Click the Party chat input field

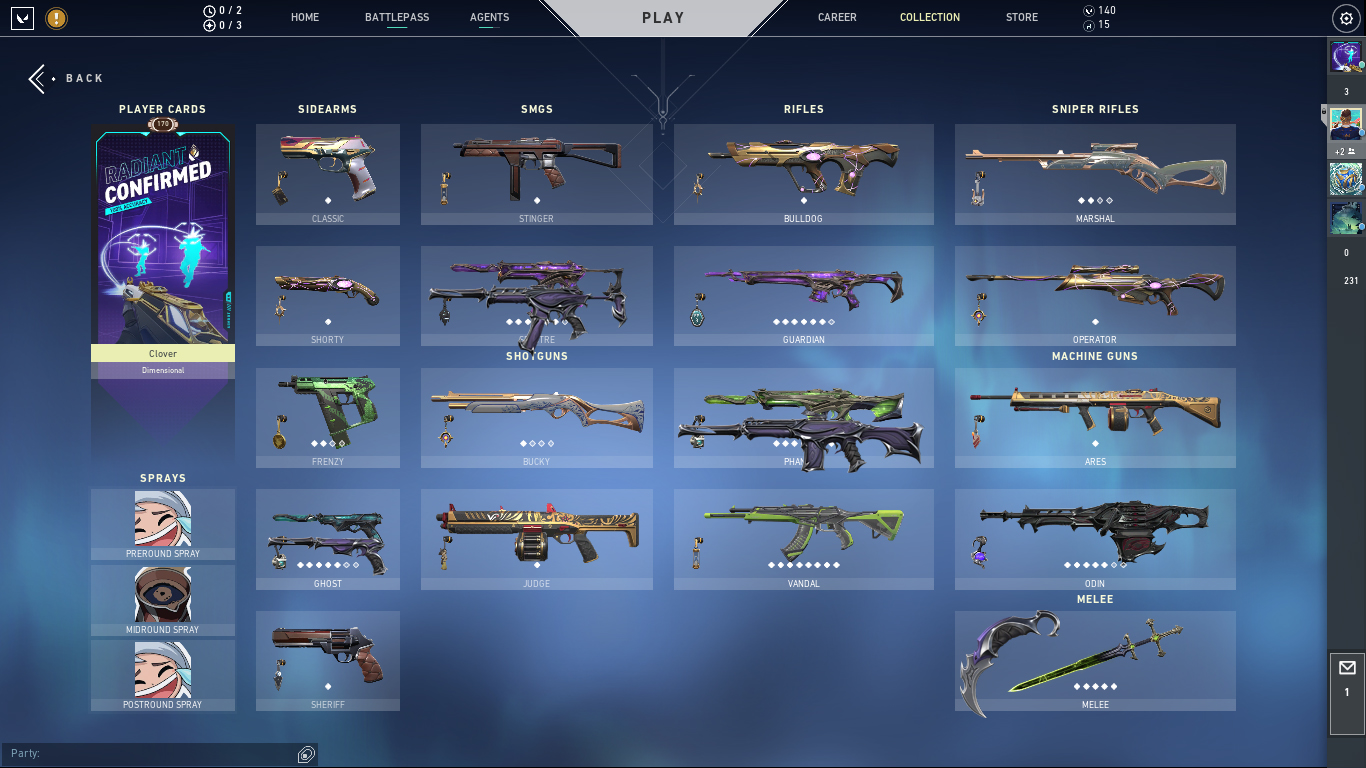[150, 753]
